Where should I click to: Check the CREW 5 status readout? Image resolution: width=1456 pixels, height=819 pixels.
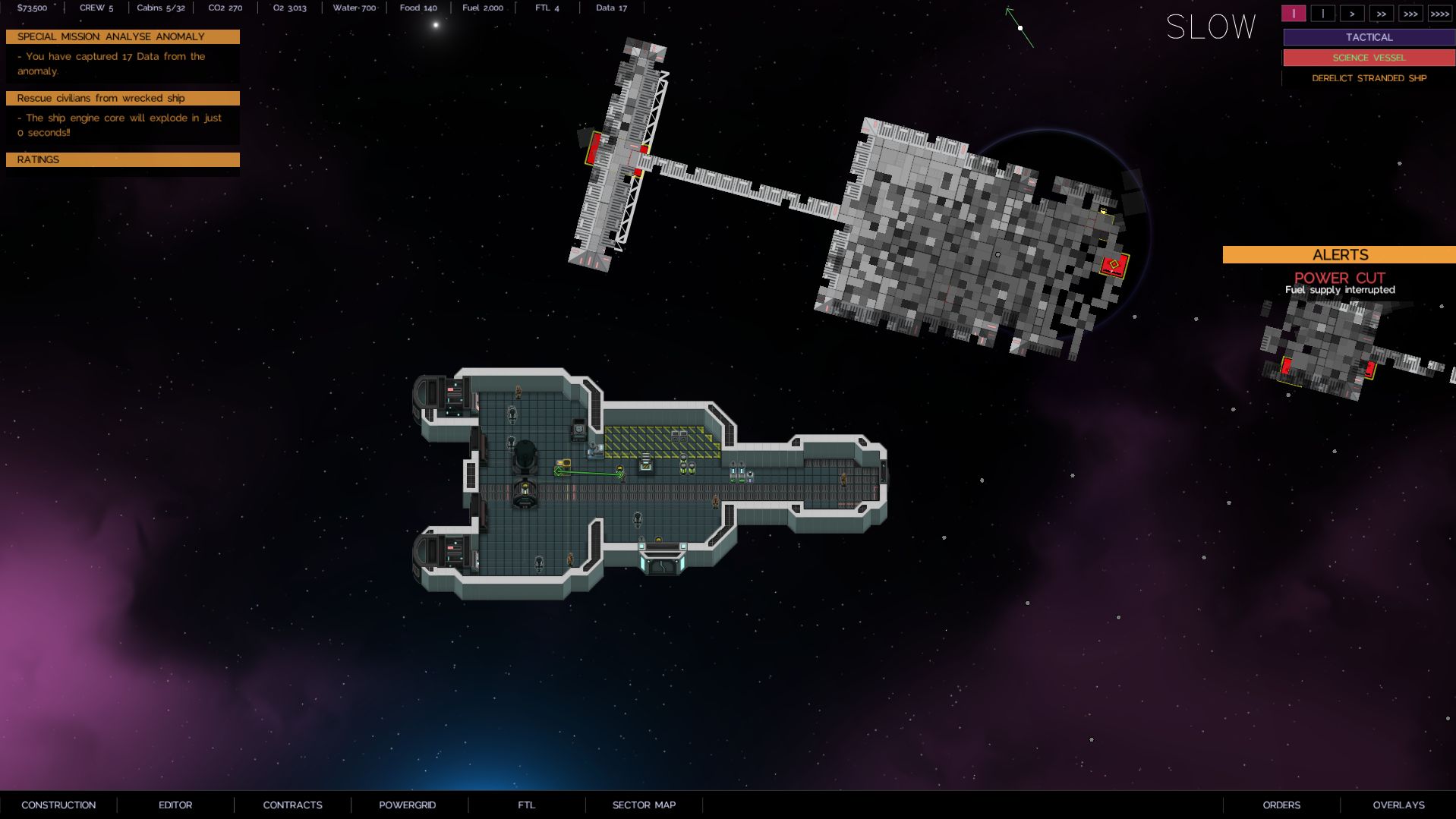point(97,8)
